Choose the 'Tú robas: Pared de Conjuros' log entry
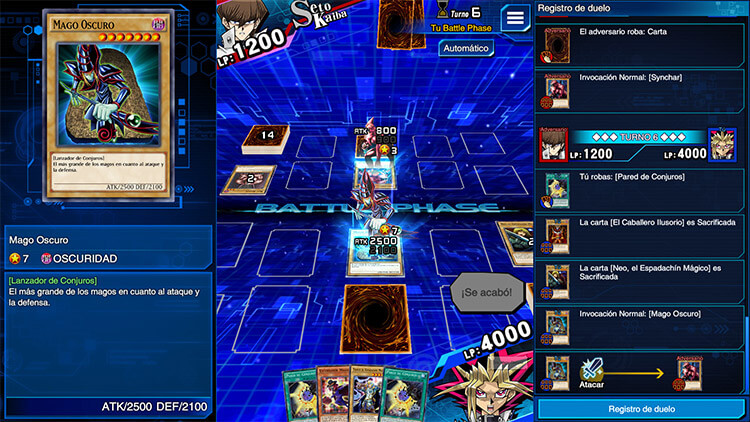Viewport: 750px width, 422px height. click(x=643, y=189)
